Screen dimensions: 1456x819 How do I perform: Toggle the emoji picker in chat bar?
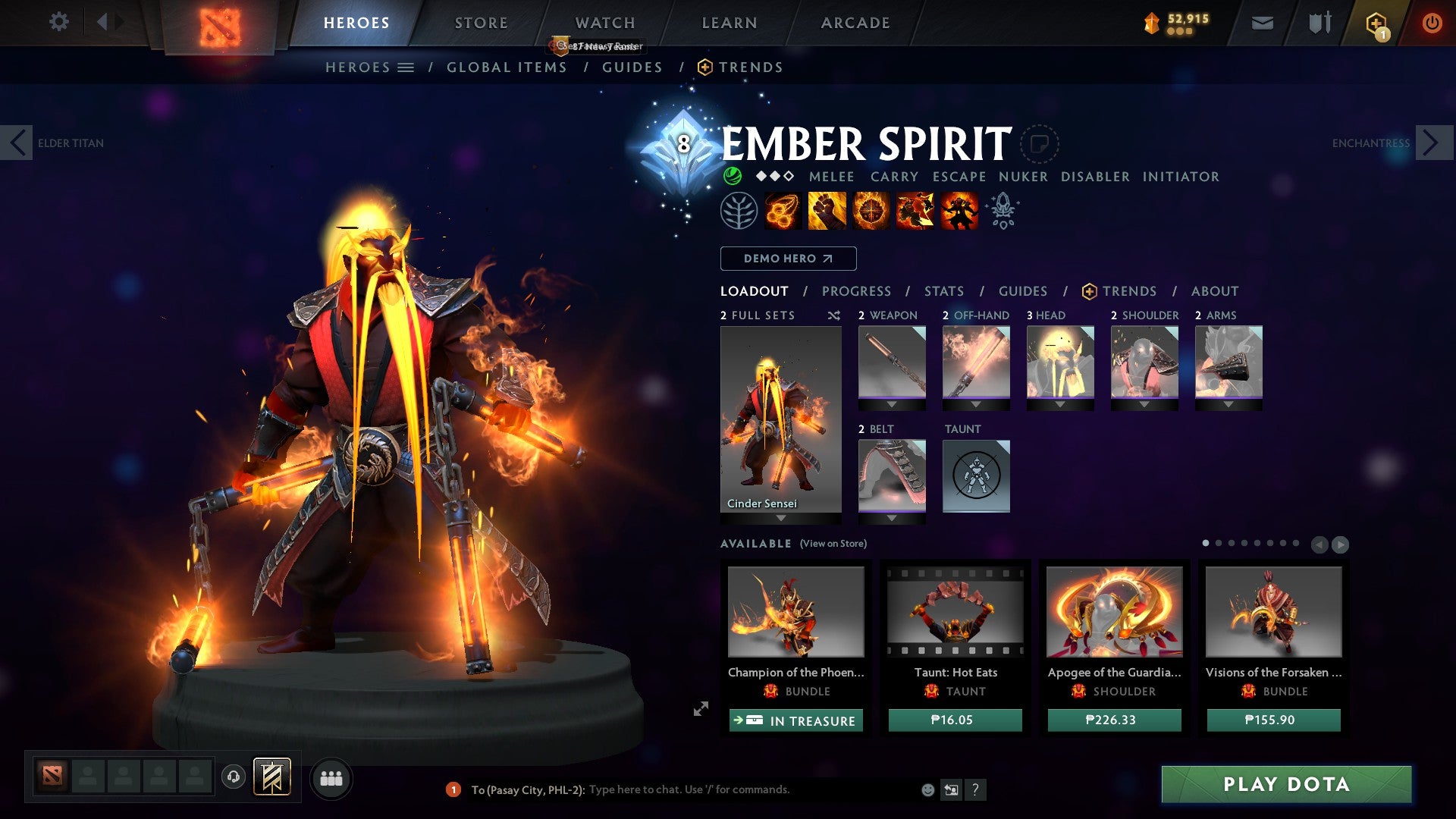pyautogui.click(x=927, y=789)
